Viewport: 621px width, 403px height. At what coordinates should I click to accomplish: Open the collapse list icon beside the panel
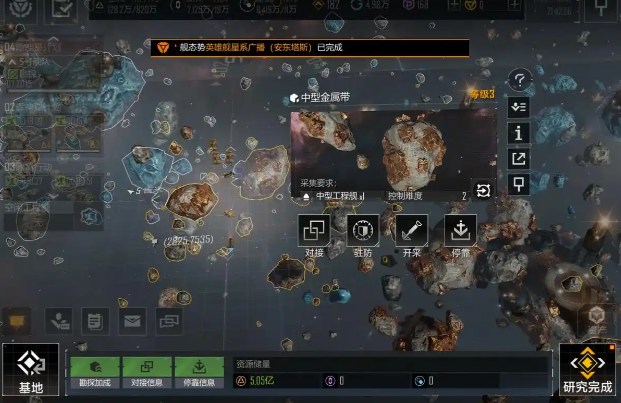518,106
